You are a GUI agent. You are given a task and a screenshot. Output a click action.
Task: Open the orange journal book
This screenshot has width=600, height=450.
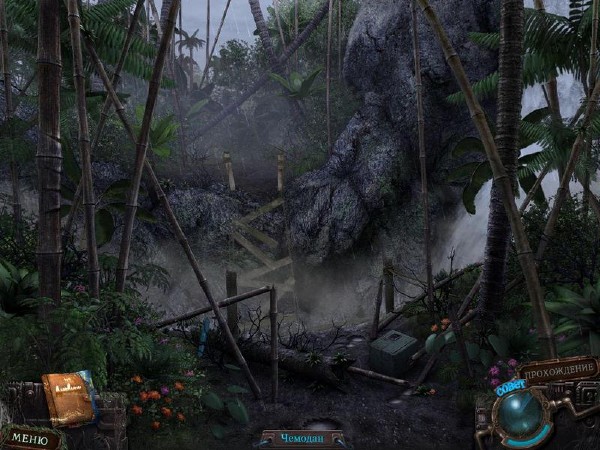click(x=68, y=398)
